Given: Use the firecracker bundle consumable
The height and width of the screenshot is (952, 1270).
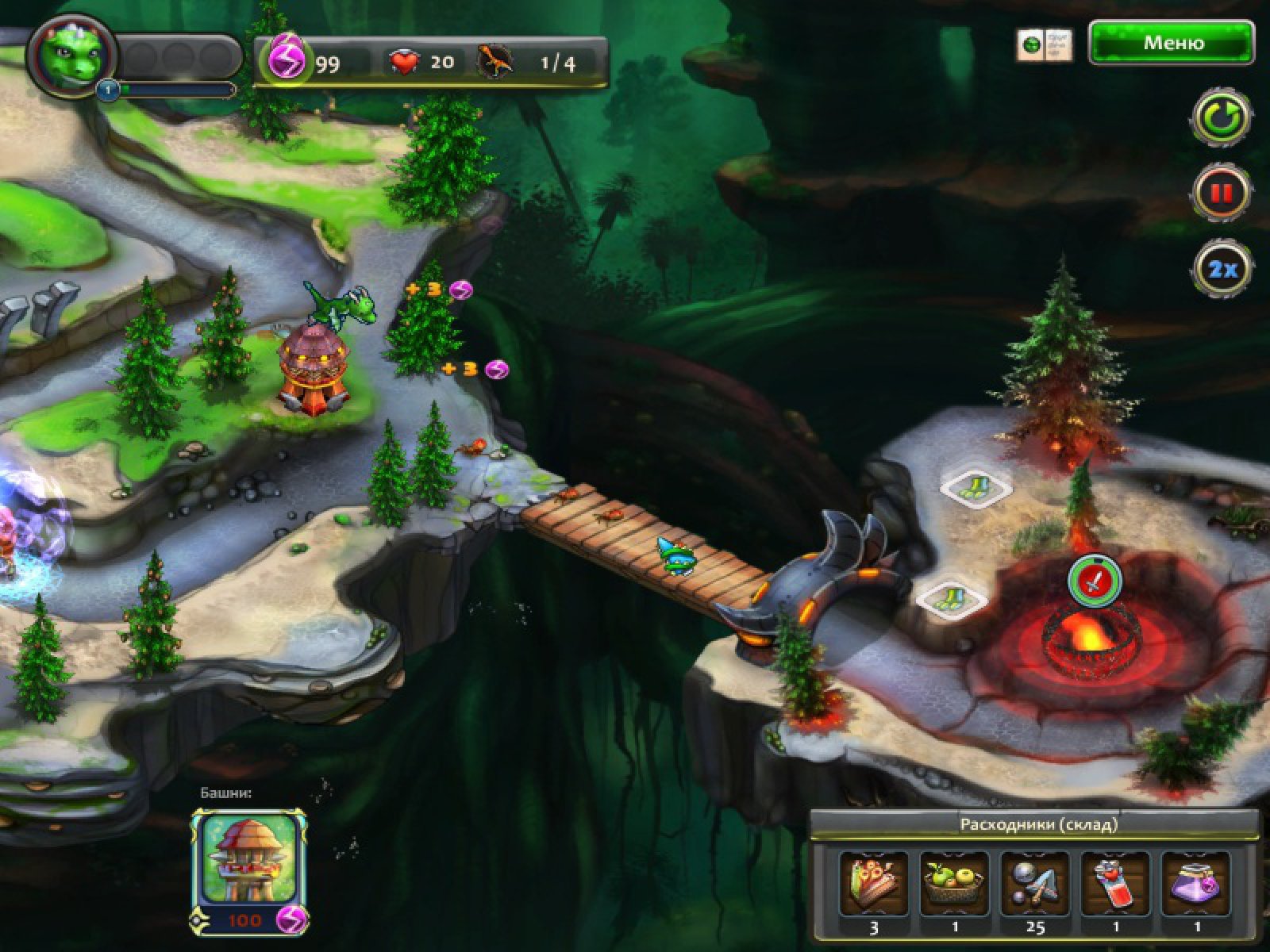Looking at the screenshot, I should (x=873, y=884).
